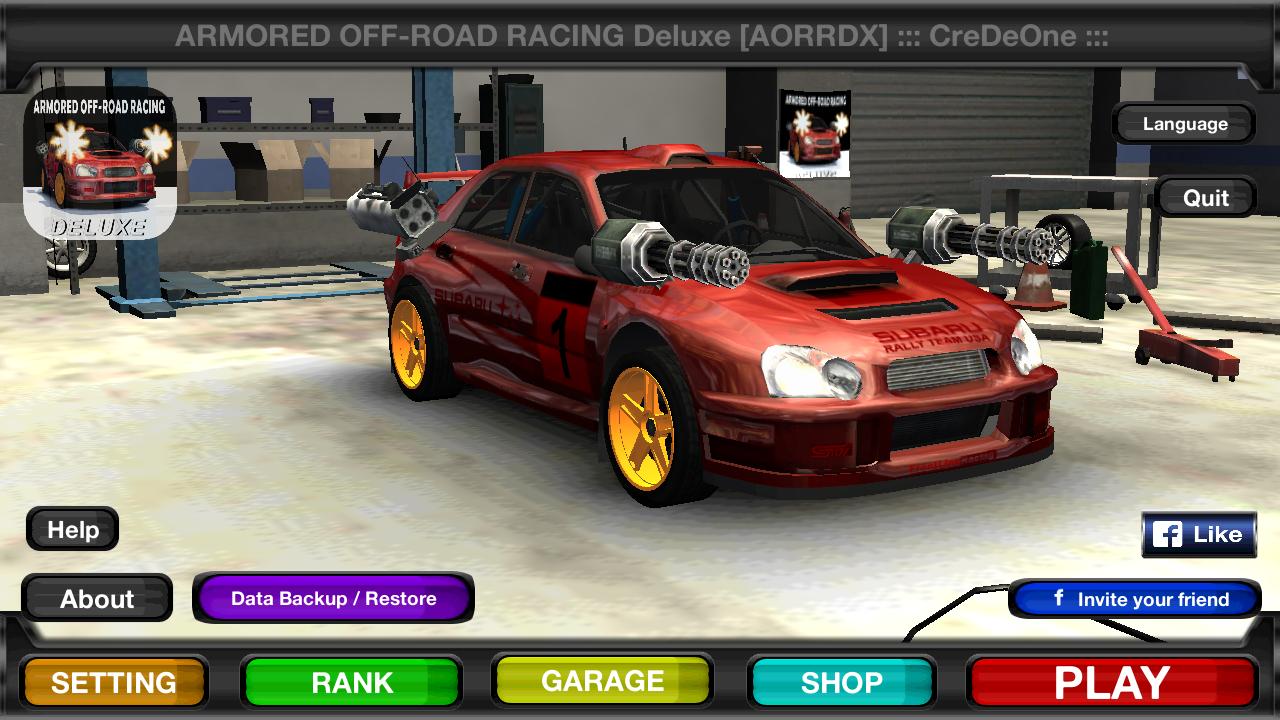Open the Language selection

(1183, 123)
